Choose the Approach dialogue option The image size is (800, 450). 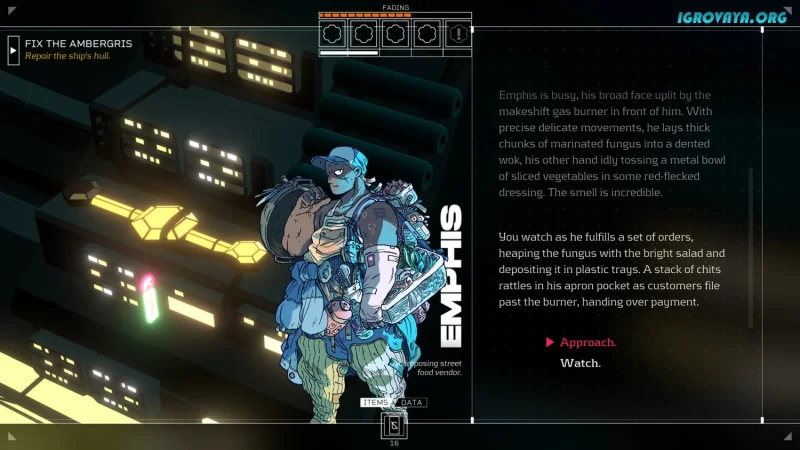click(x=588, y=343)
